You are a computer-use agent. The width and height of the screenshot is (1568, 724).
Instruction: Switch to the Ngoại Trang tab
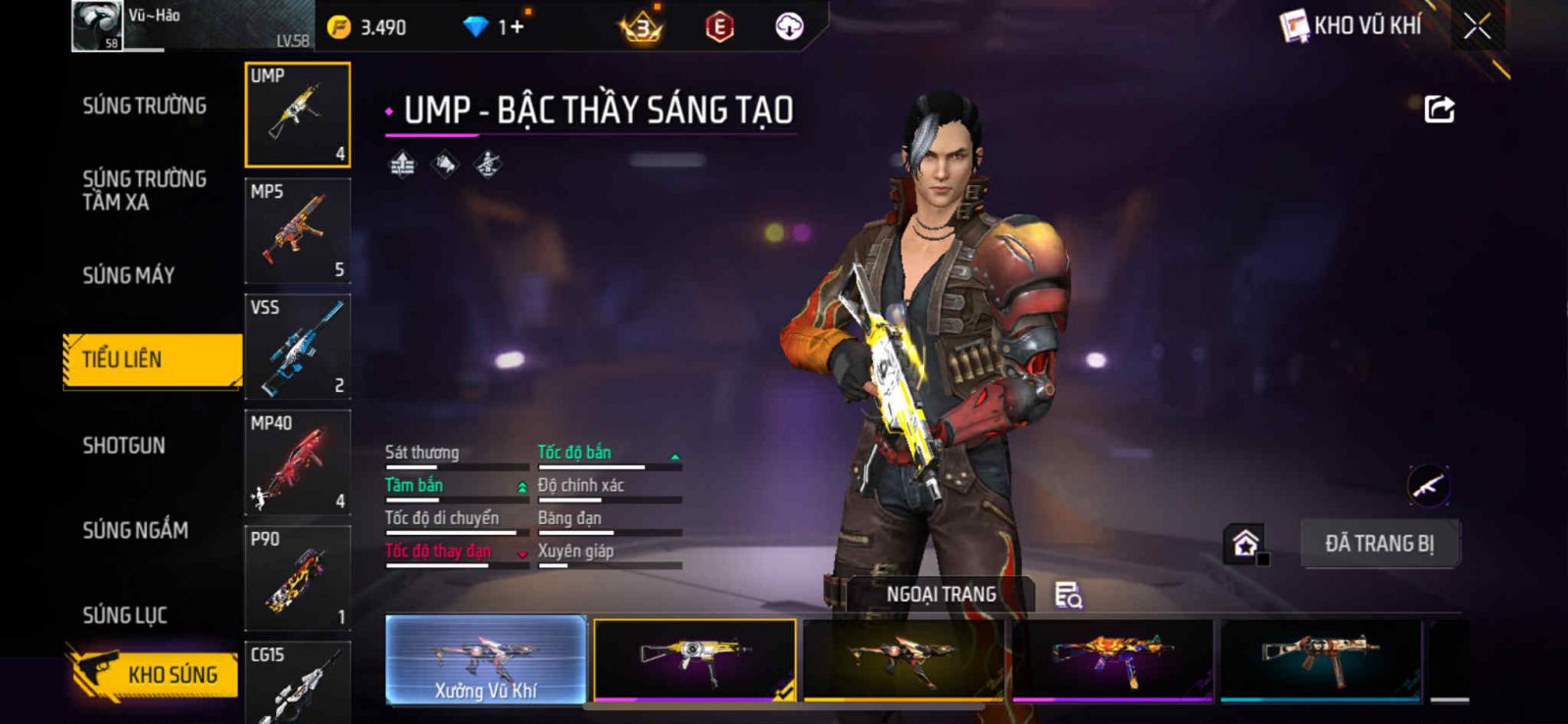[x=941, y=595]
